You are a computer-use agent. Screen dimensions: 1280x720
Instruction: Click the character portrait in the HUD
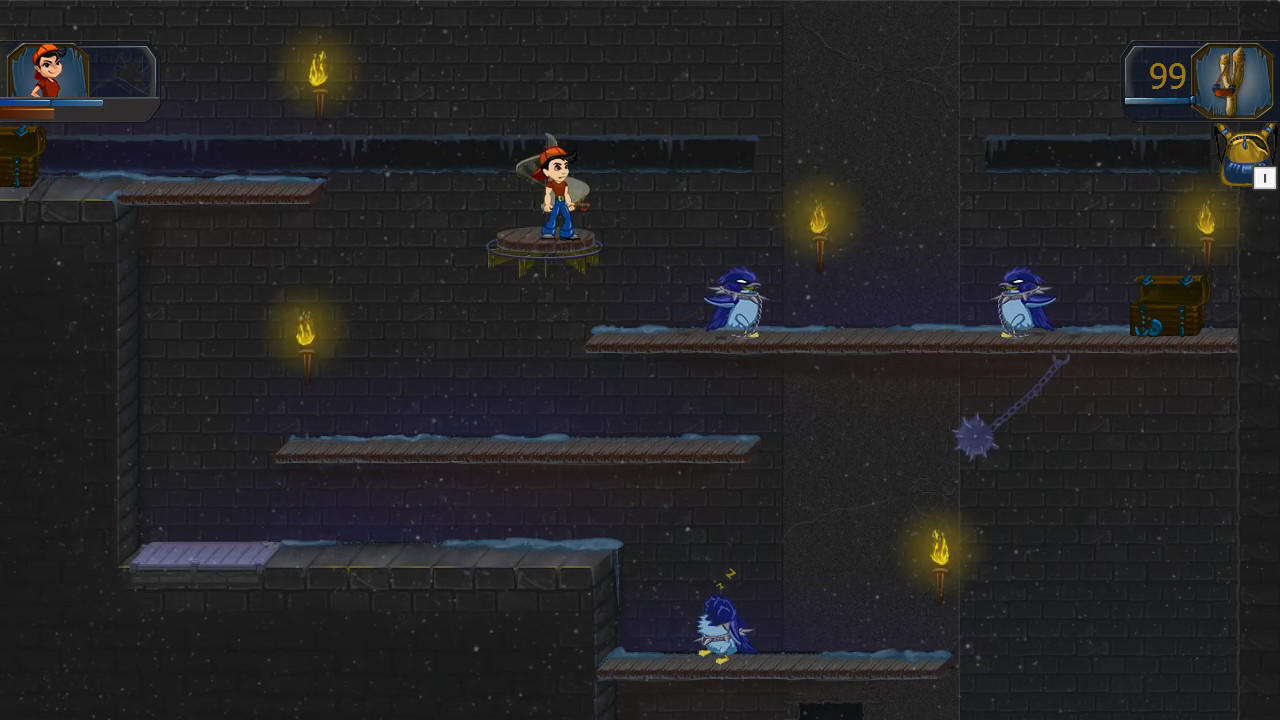click(50, 70)
